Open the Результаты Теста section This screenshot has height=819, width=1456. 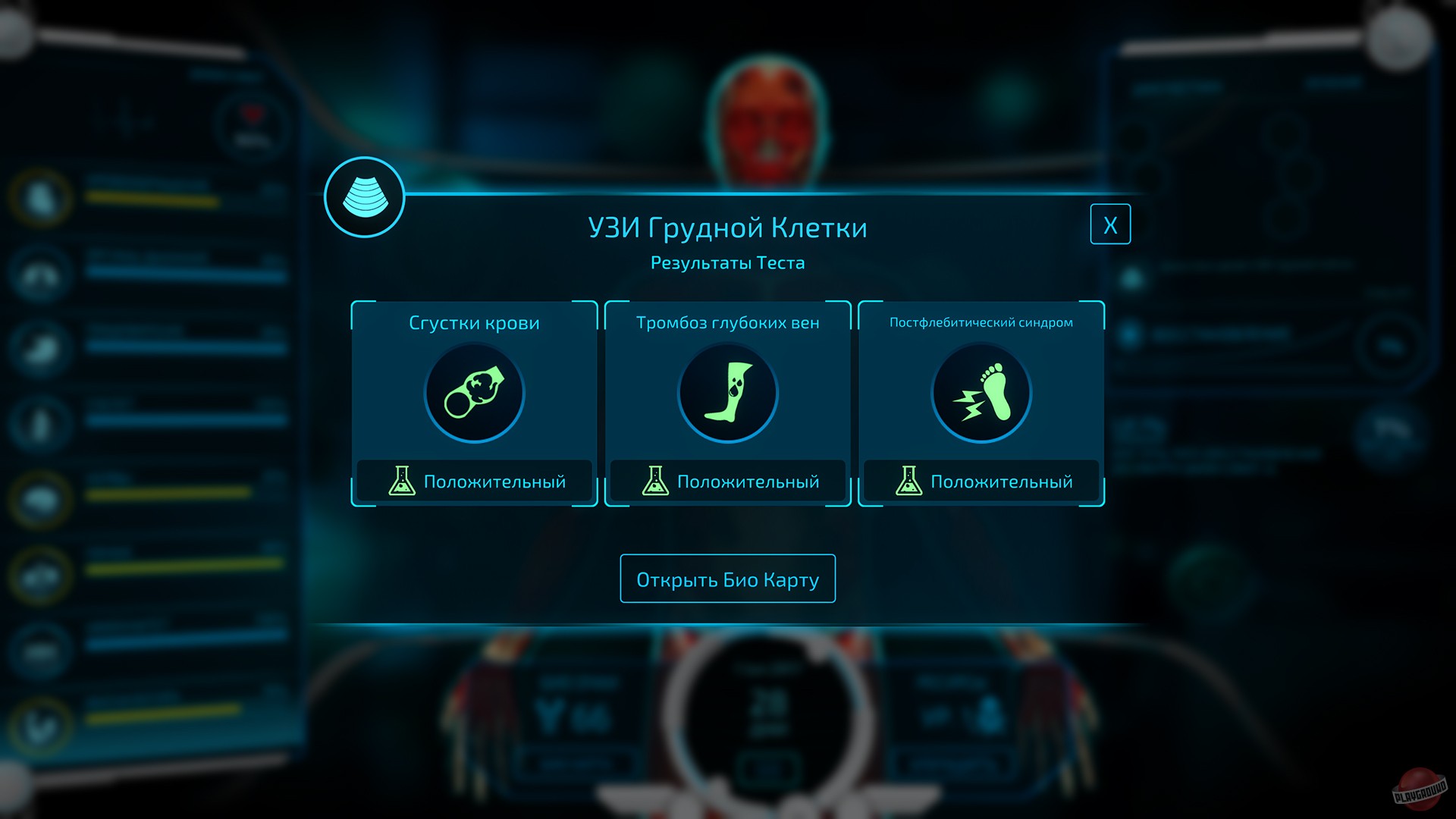(x=727, y=262)
